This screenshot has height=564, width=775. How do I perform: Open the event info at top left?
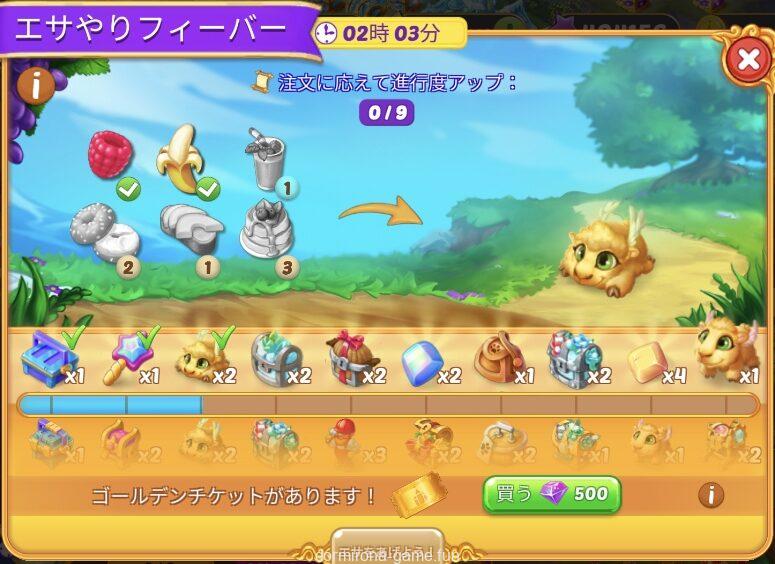[34, 86]
